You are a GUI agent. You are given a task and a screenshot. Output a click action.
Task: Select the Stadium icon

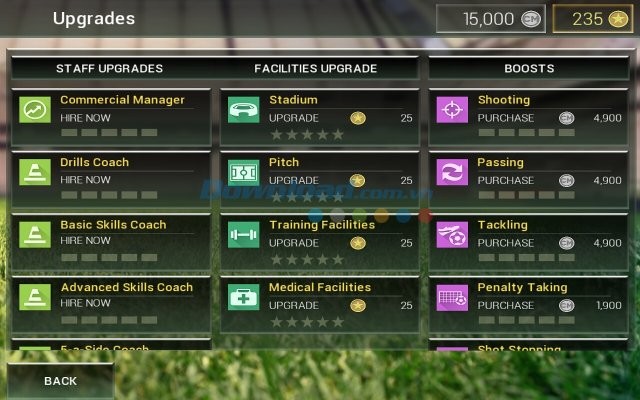244,109
